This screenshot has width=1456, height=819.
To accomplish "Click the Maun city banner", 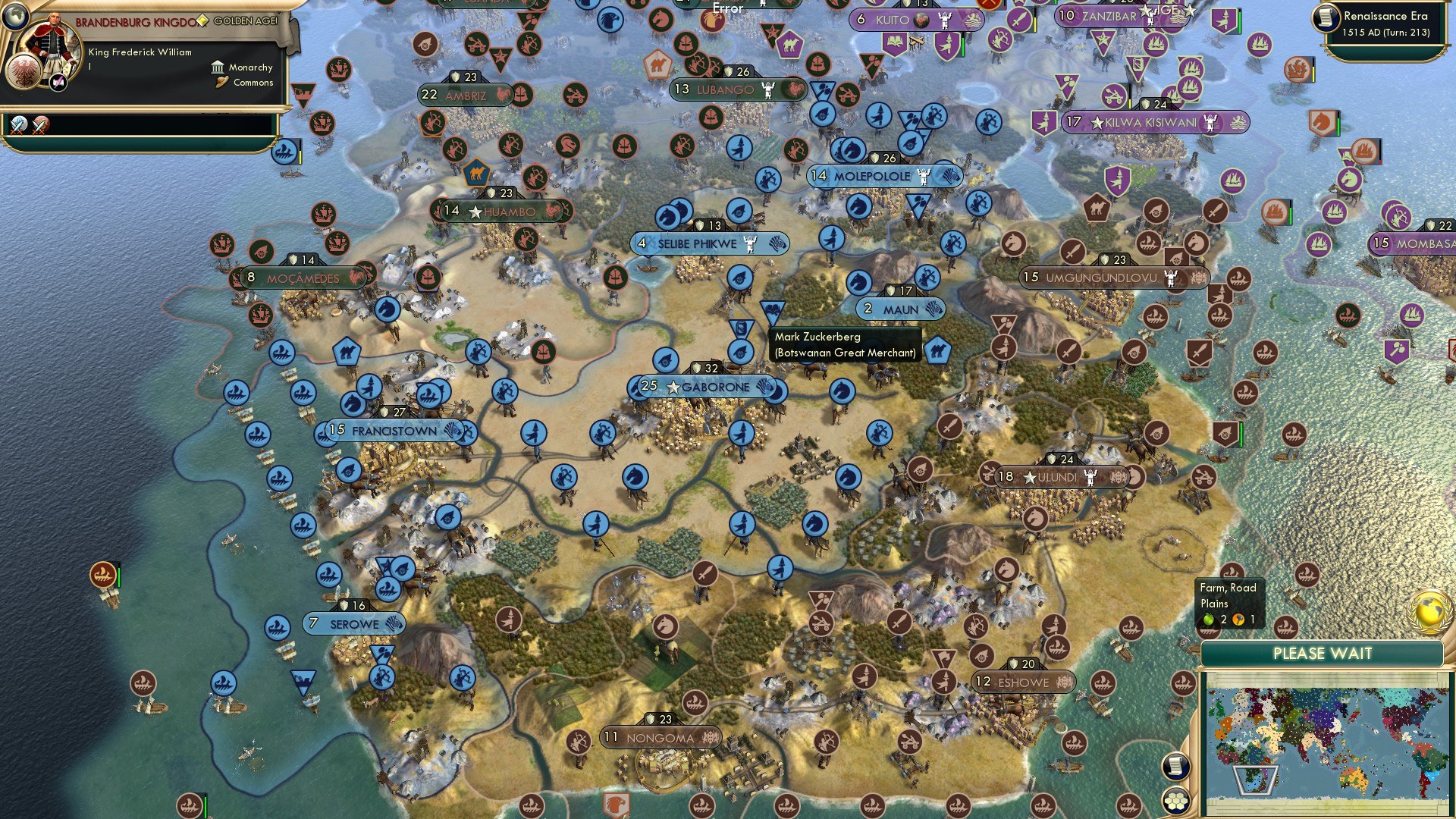I will click(x=899, y=309).
